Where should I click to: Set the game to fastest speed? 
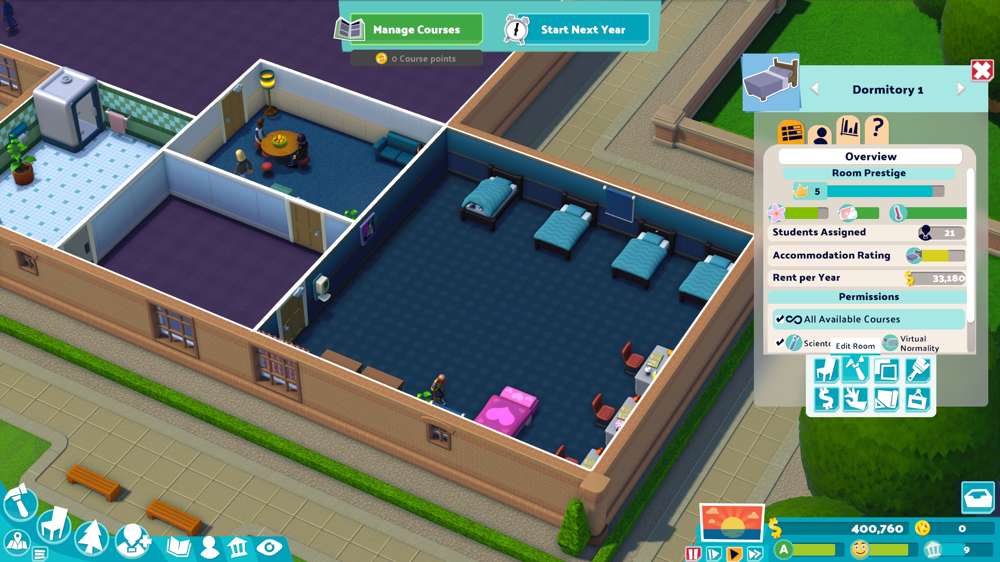(x=755, y=553)
